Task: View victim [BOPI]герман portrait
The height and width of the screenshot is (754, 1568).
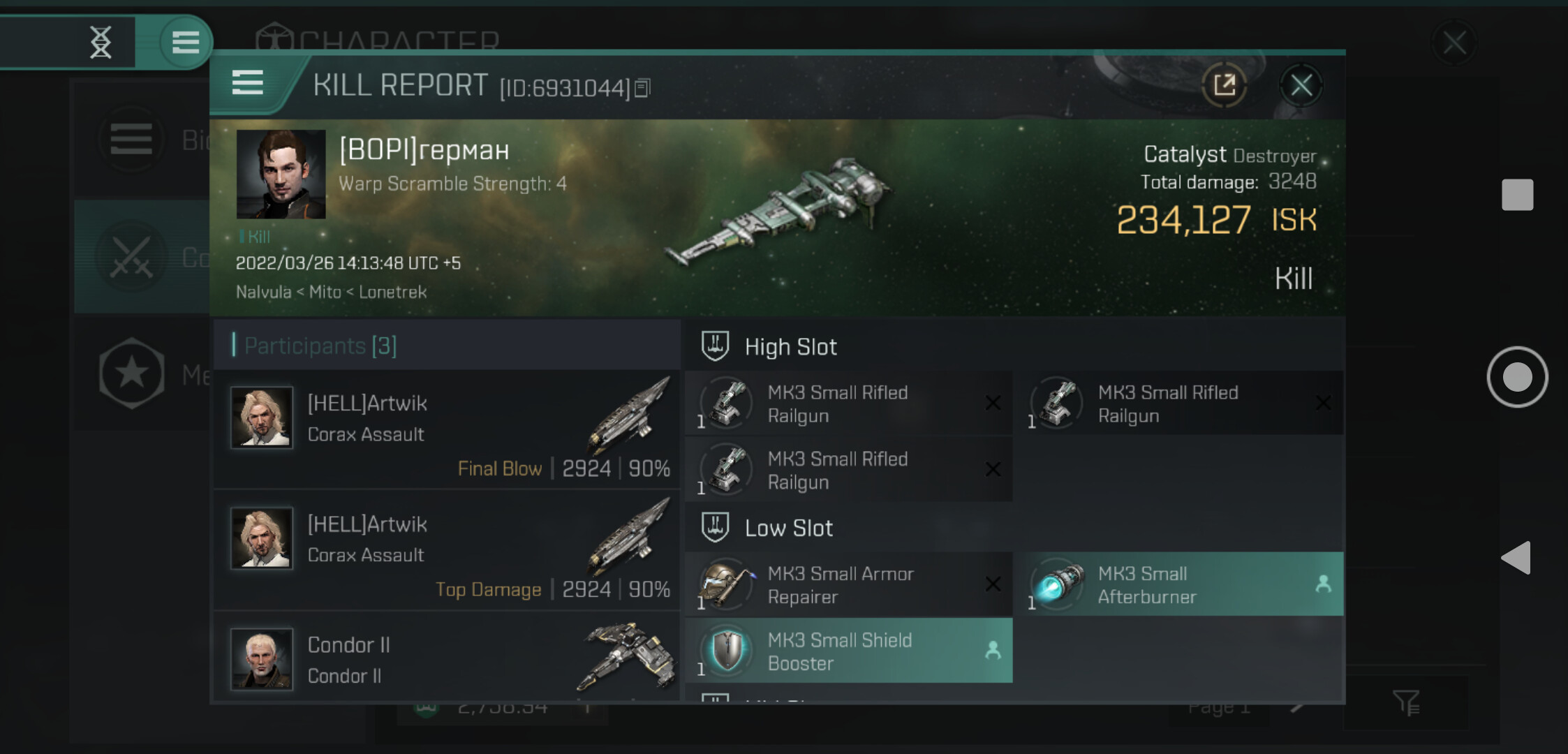Action: click(281, 174)
